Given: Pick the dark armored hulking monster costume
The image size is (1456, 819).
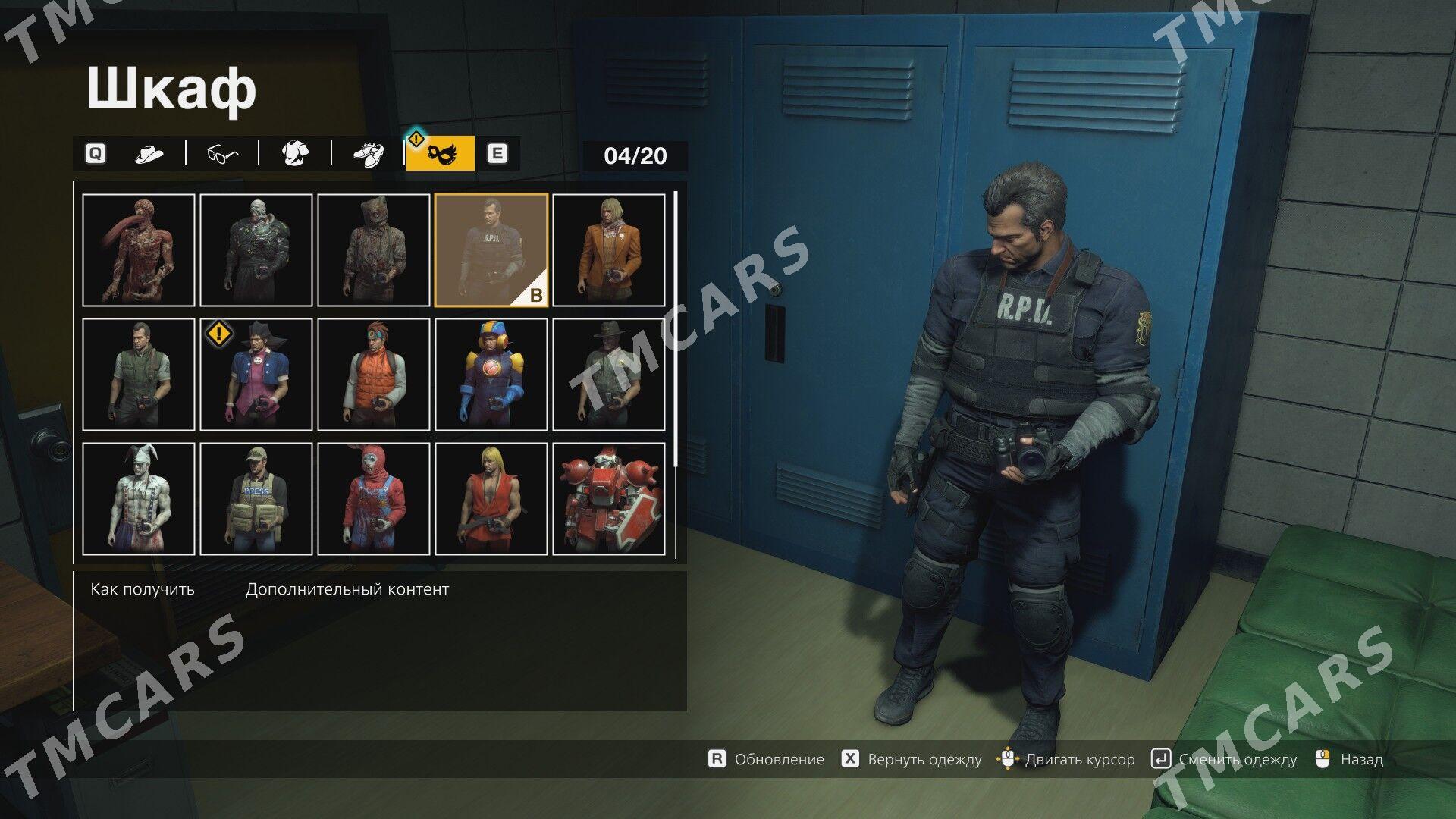Looking at the screenshot, I should pos(256,250).
